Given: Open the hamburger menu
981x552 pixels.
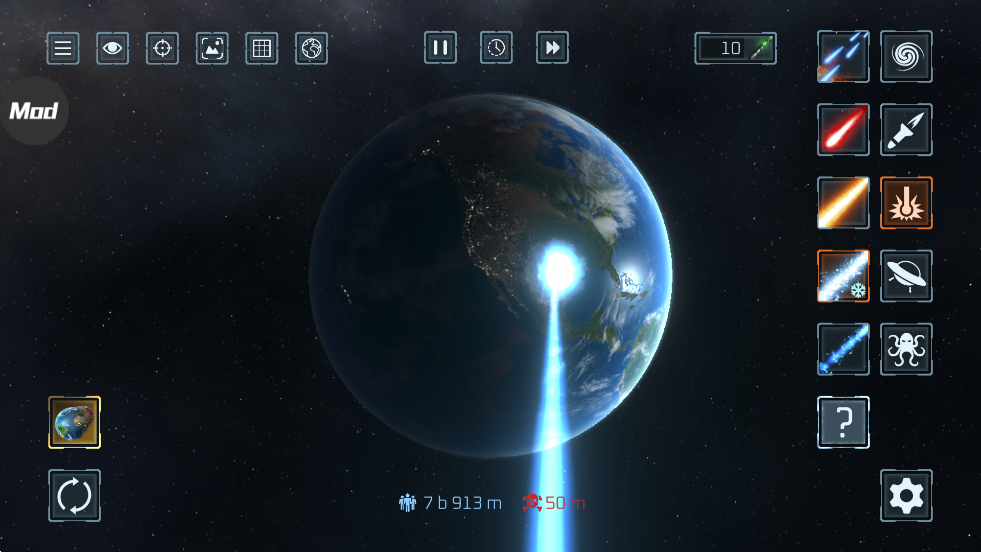Looking at the screenshot, I should coord(63,48).
